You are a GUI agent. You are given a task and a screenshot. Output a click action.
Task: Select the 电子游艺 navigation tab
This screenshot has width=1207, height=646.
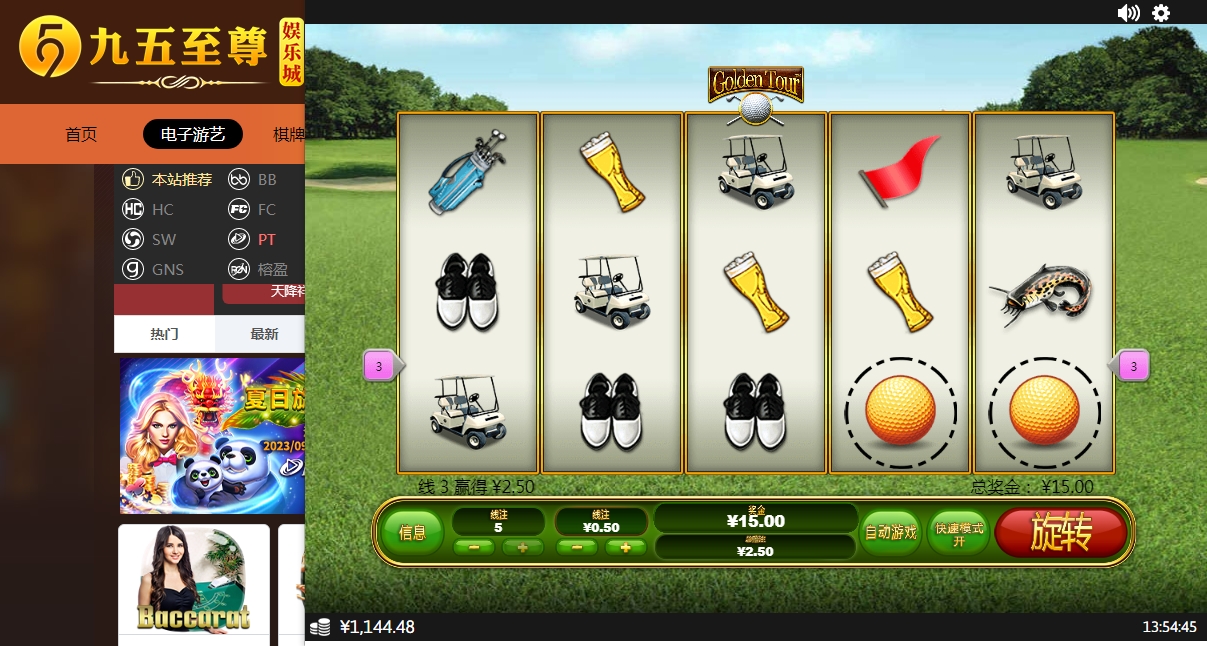193,134
